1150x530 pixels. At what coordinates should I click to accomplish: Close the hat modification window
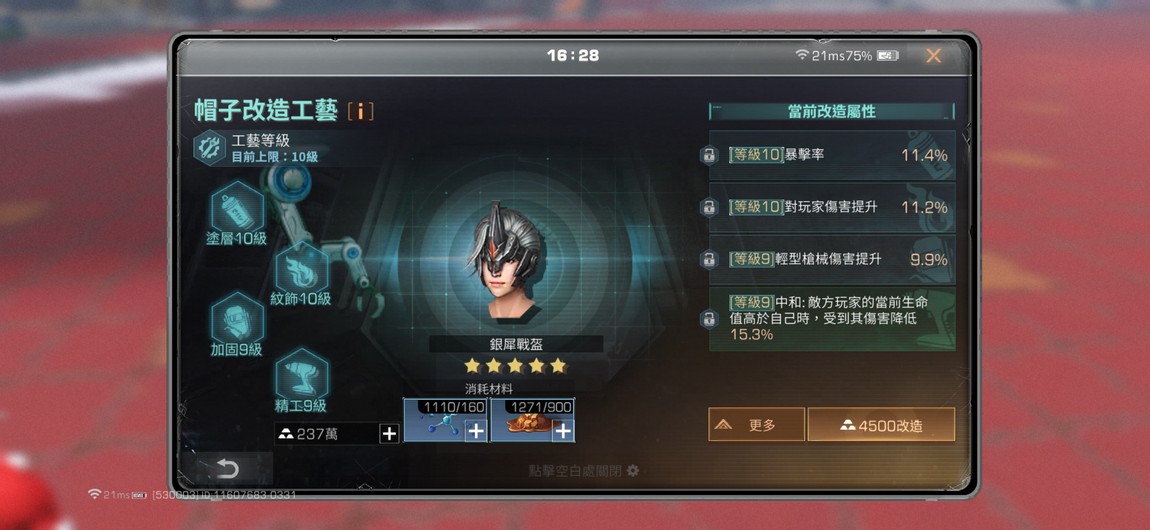pyautogui.click(x=933, y=56)
